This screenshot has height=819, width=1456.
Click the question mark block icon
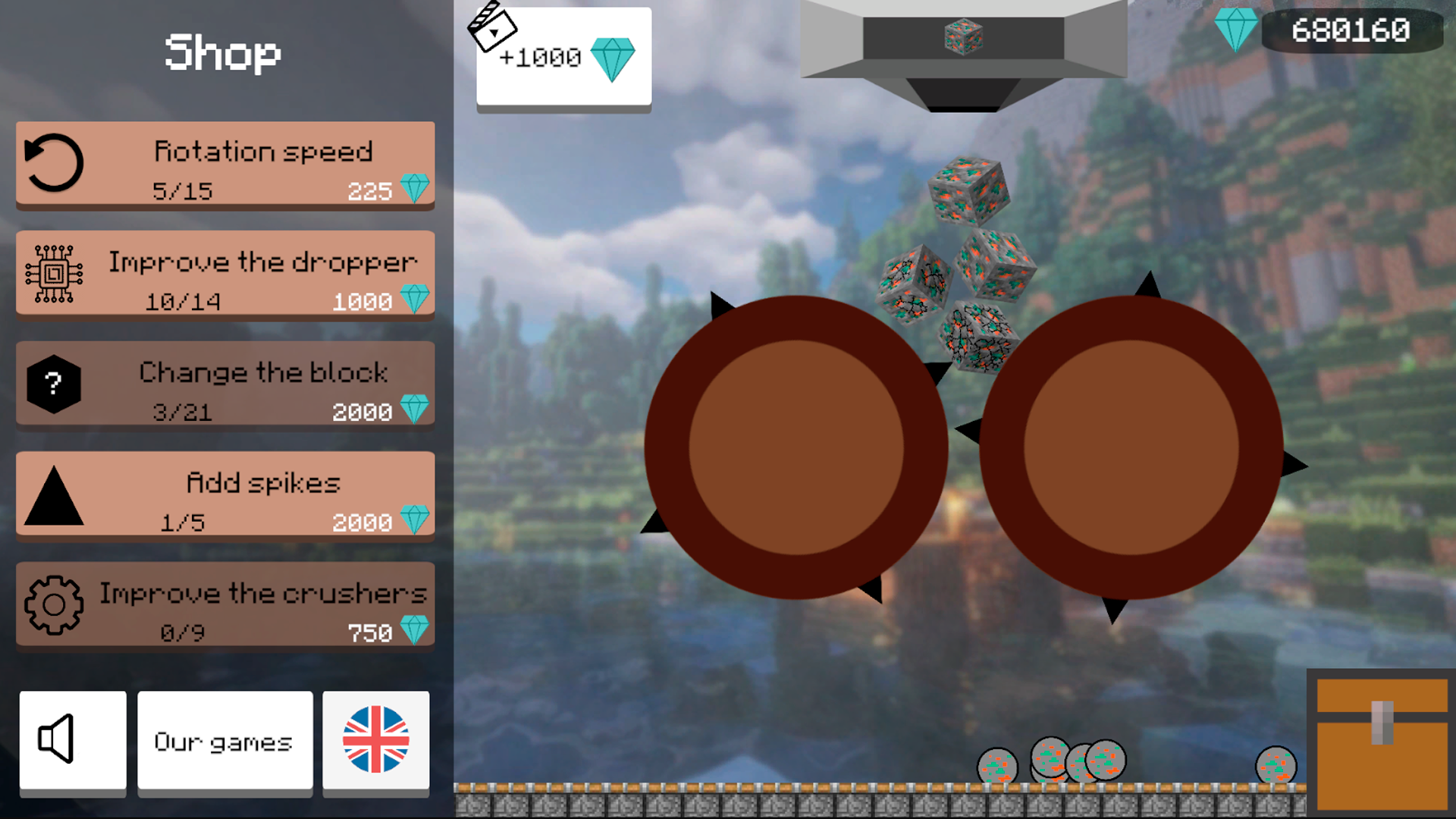[x=52, y=384]
